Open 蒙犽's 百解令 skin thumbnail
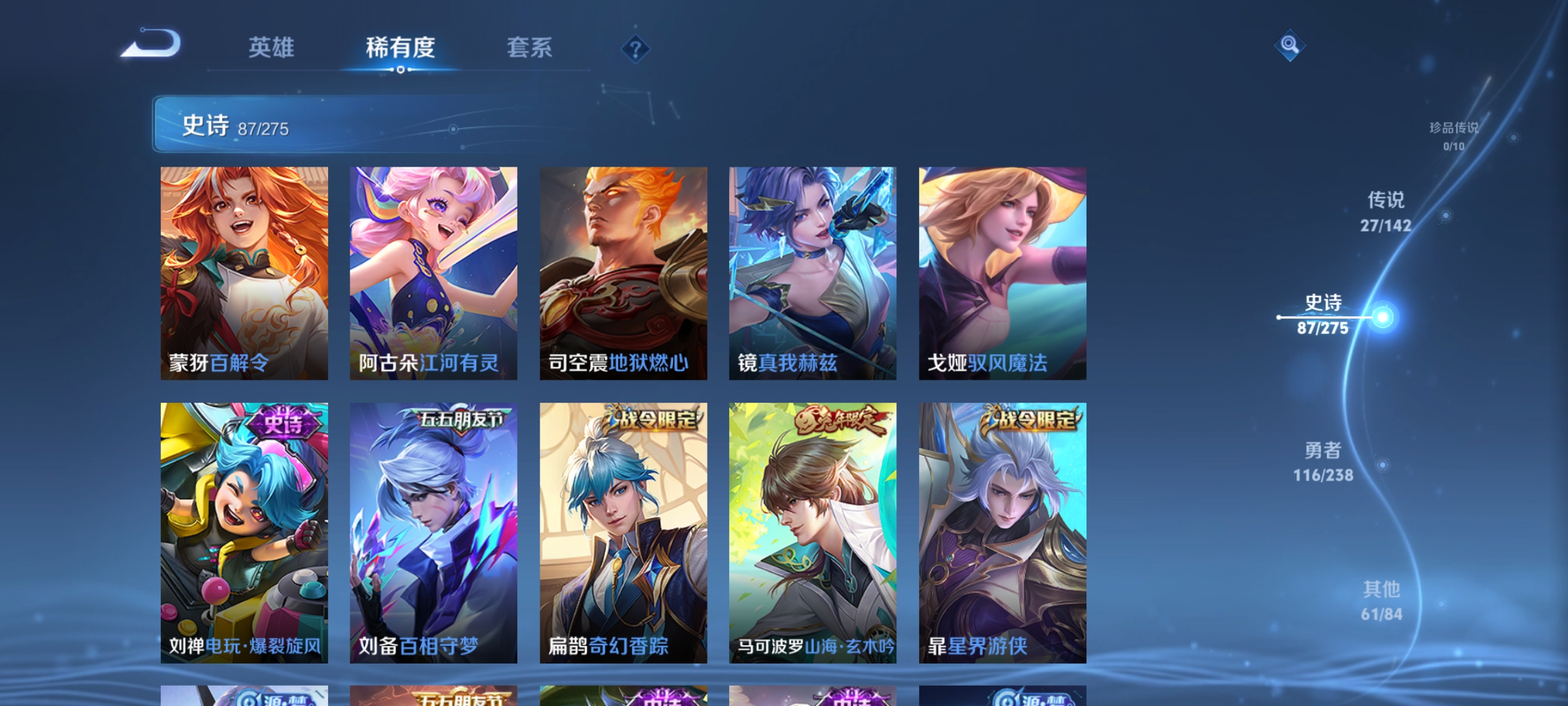The width and height of the screenshot is (1568, 706). click(245, 275)
